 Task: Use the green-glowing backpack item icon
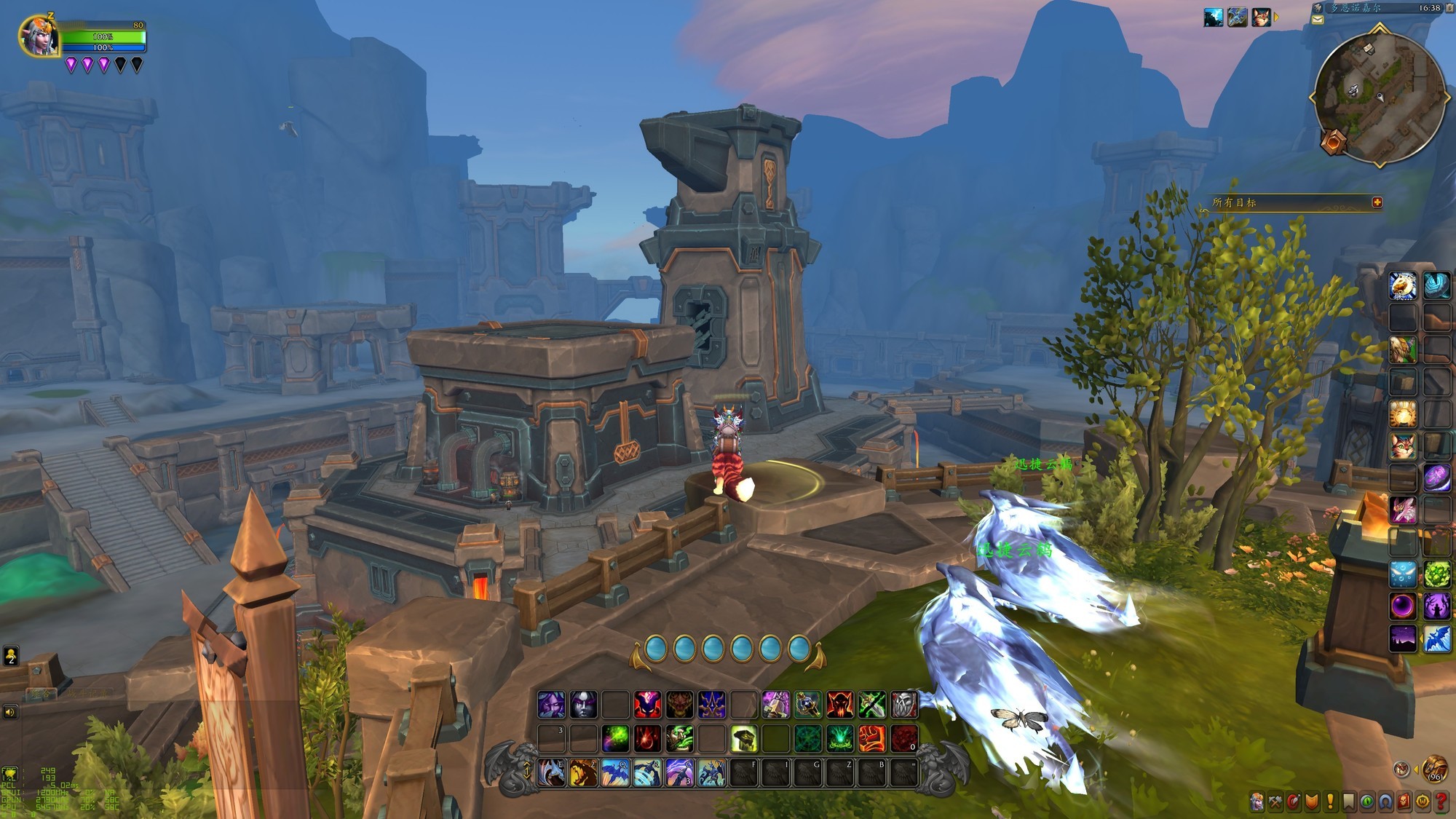point(743,739)
